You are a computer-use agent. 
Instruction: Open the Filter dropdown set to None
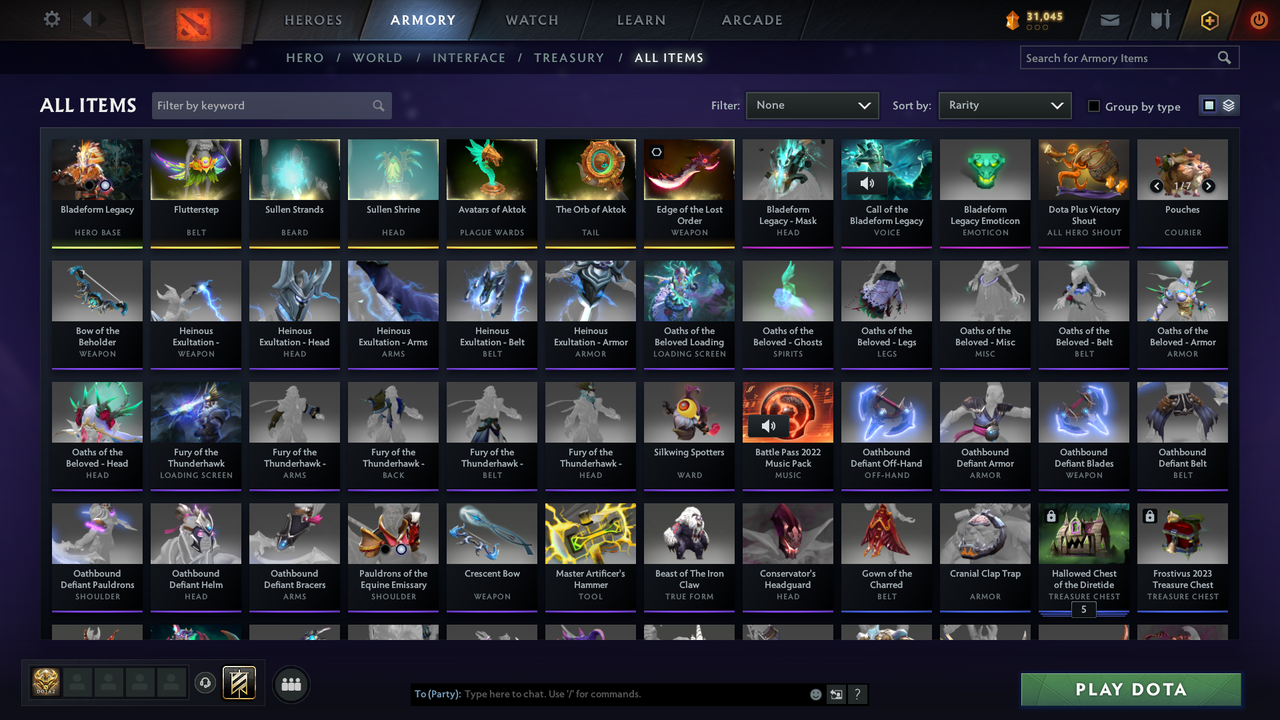(812, 104)
